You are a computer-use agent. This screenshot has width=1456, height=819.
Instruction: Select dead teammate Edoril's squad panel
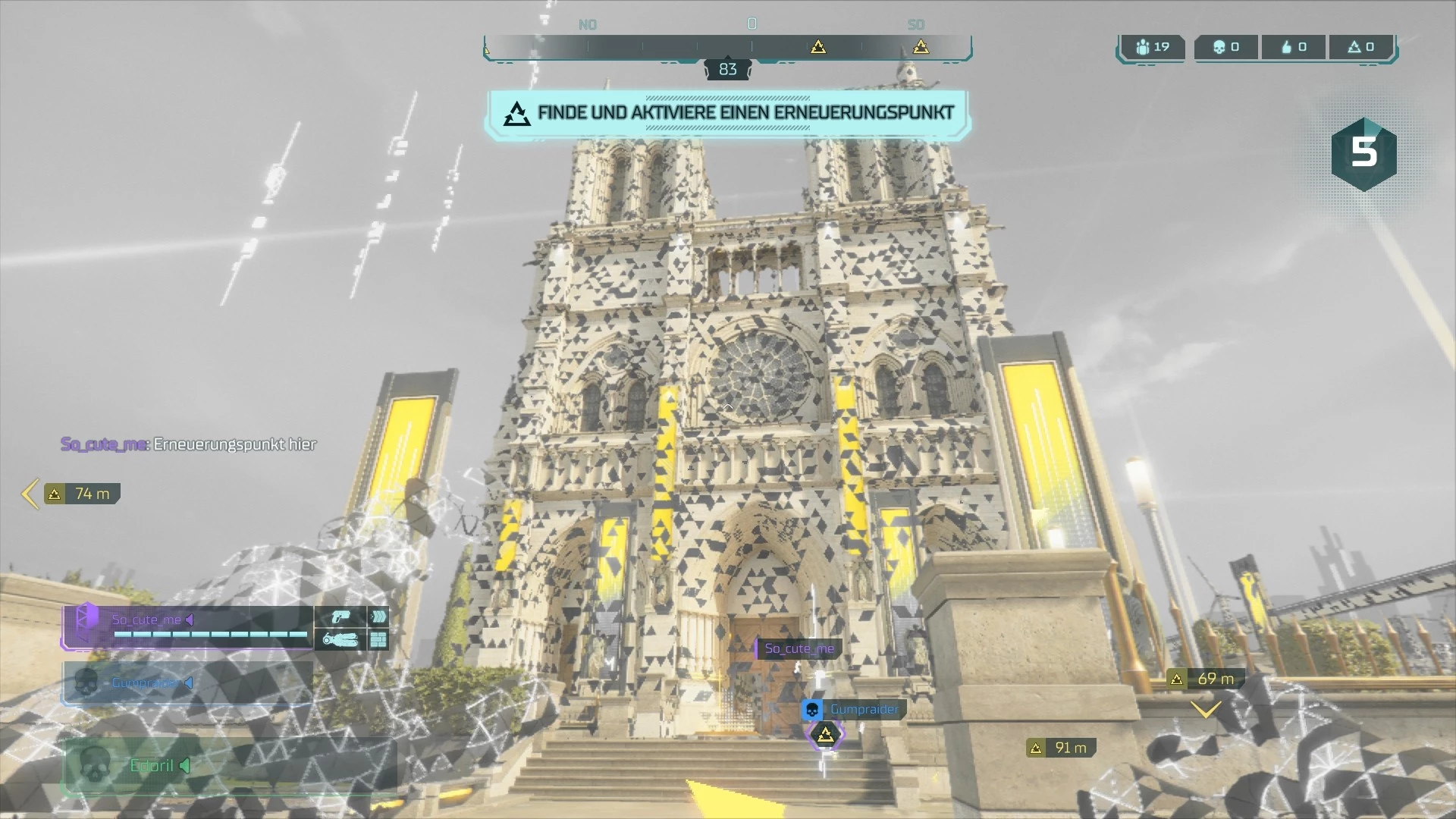point(227,766)
